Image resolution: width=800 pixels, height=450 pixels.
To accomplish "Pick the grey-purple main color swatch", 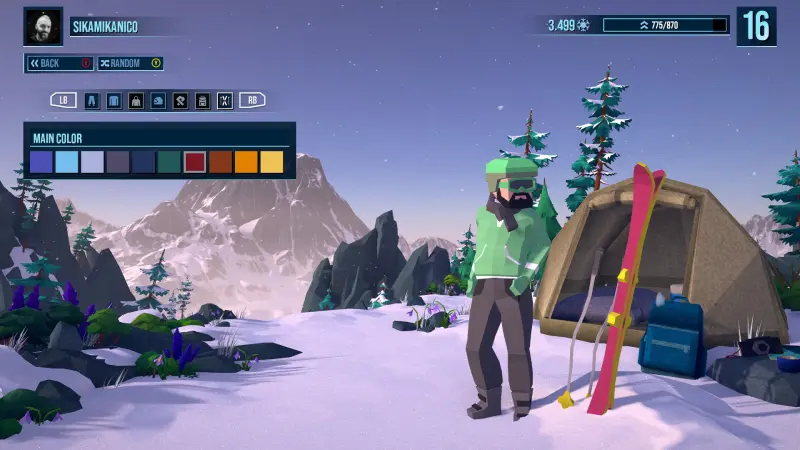I will pyautogui.click(x=118, y=162).
